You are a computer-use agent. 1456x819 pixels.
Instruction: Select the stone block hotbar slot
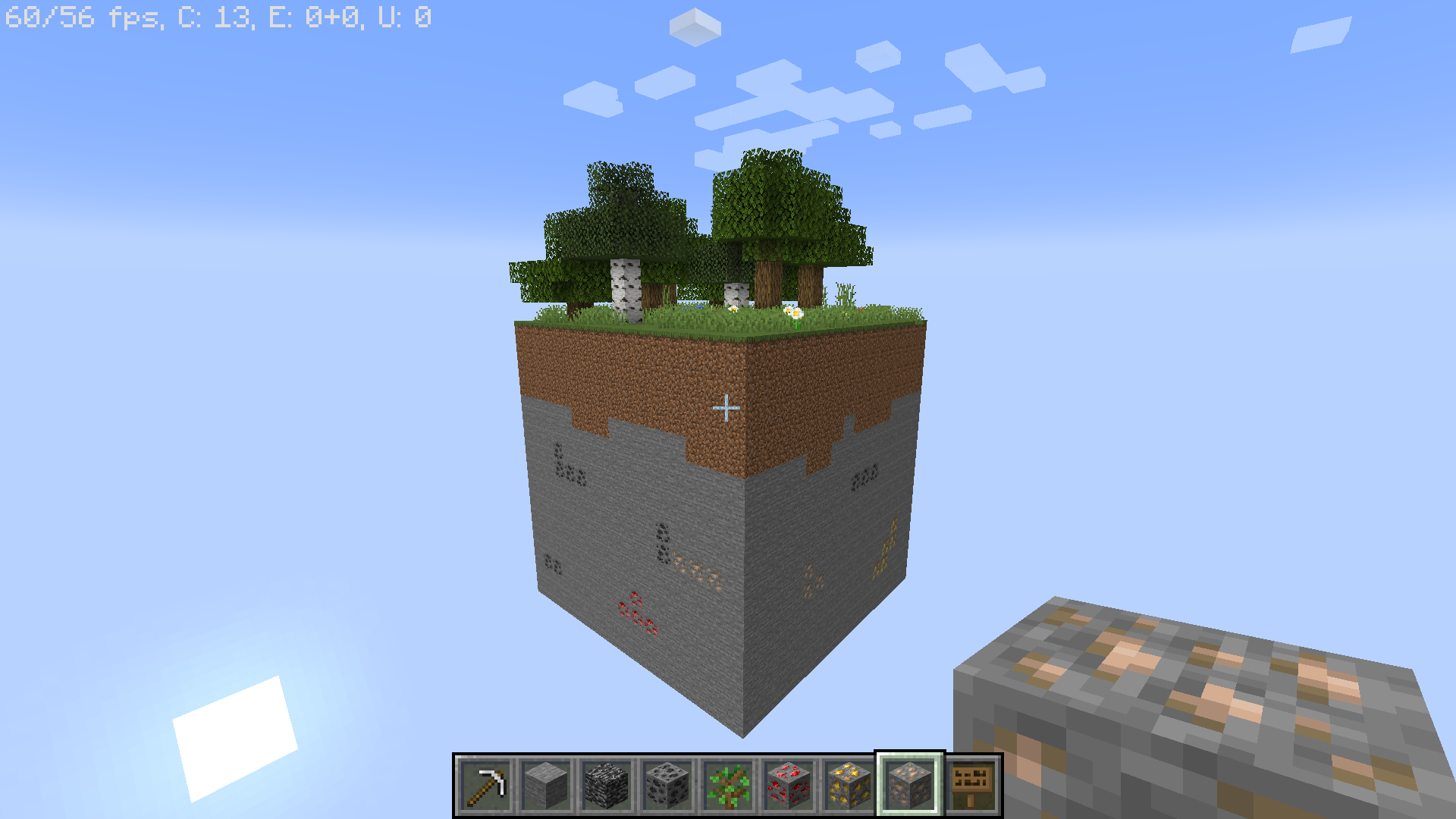547,783
